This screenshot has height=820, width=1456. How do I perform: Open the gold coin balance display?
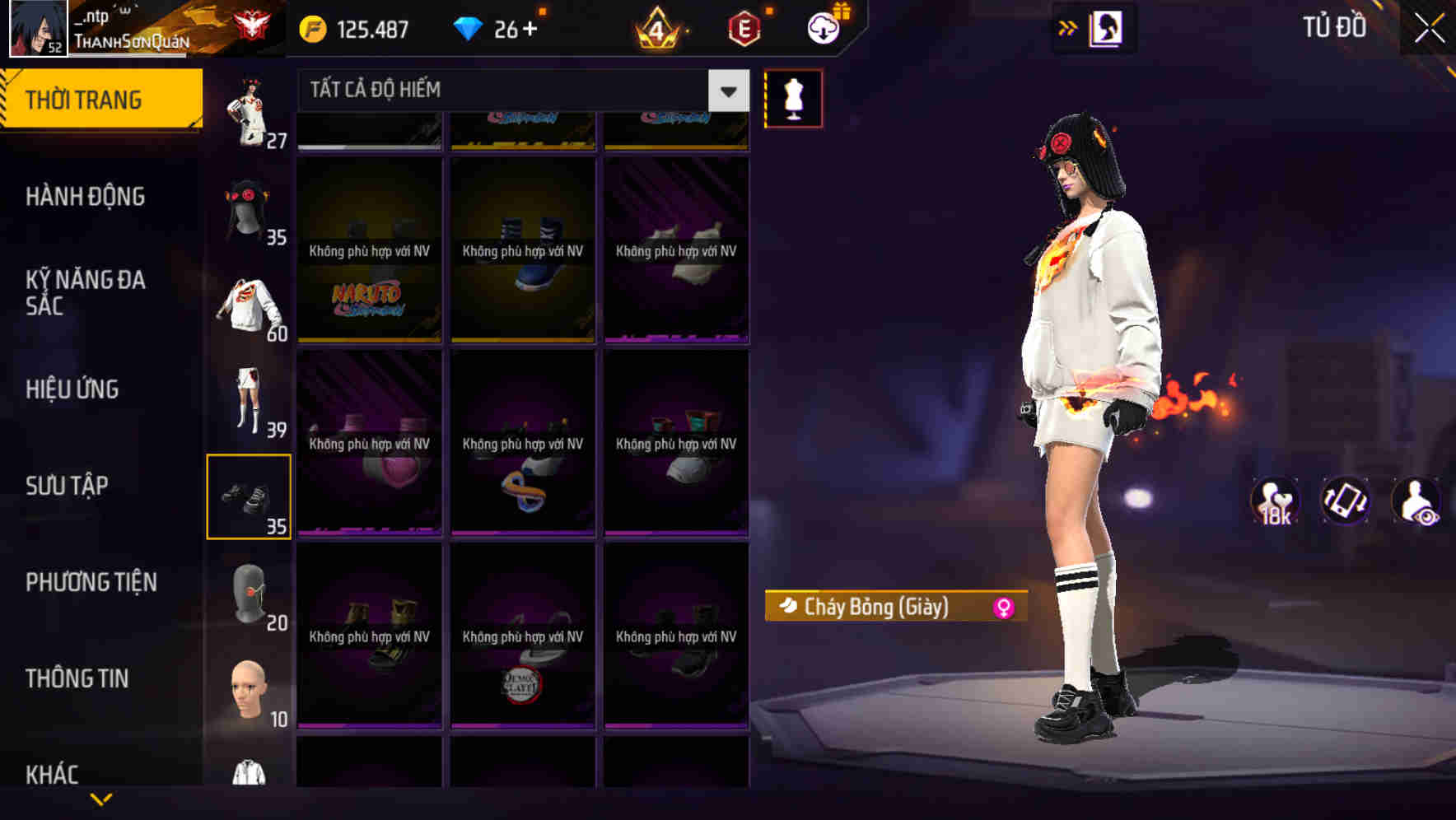coord(354,27)
